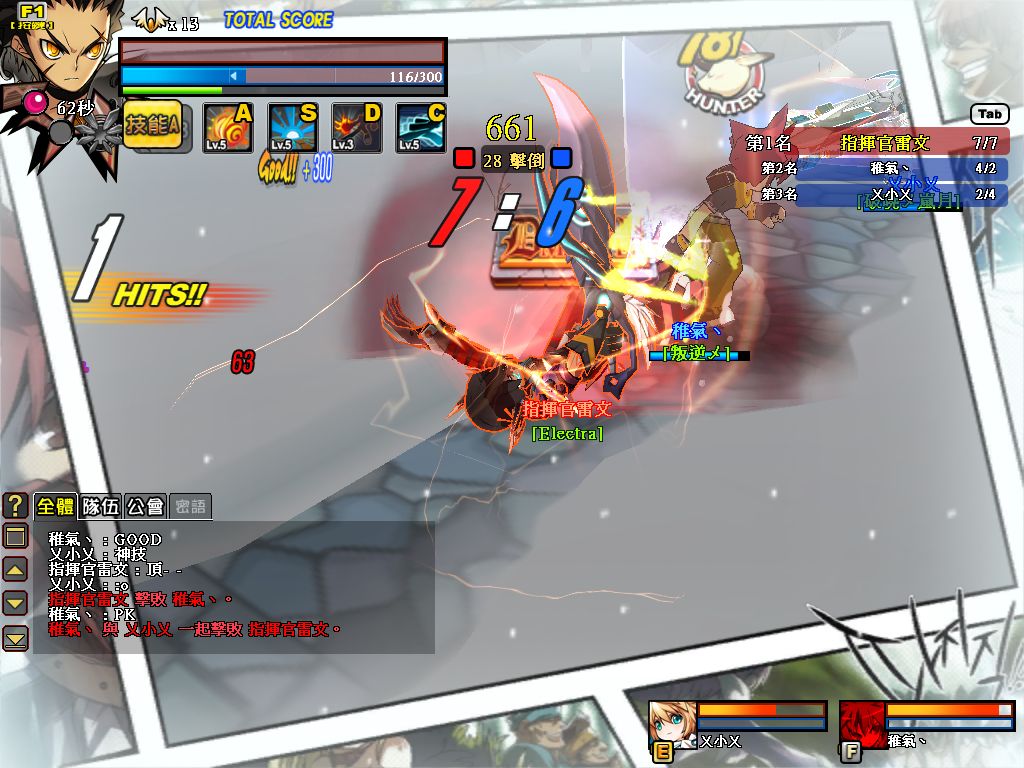
Task: Select the 公會 guild chat tab
Action: [145, 506]
